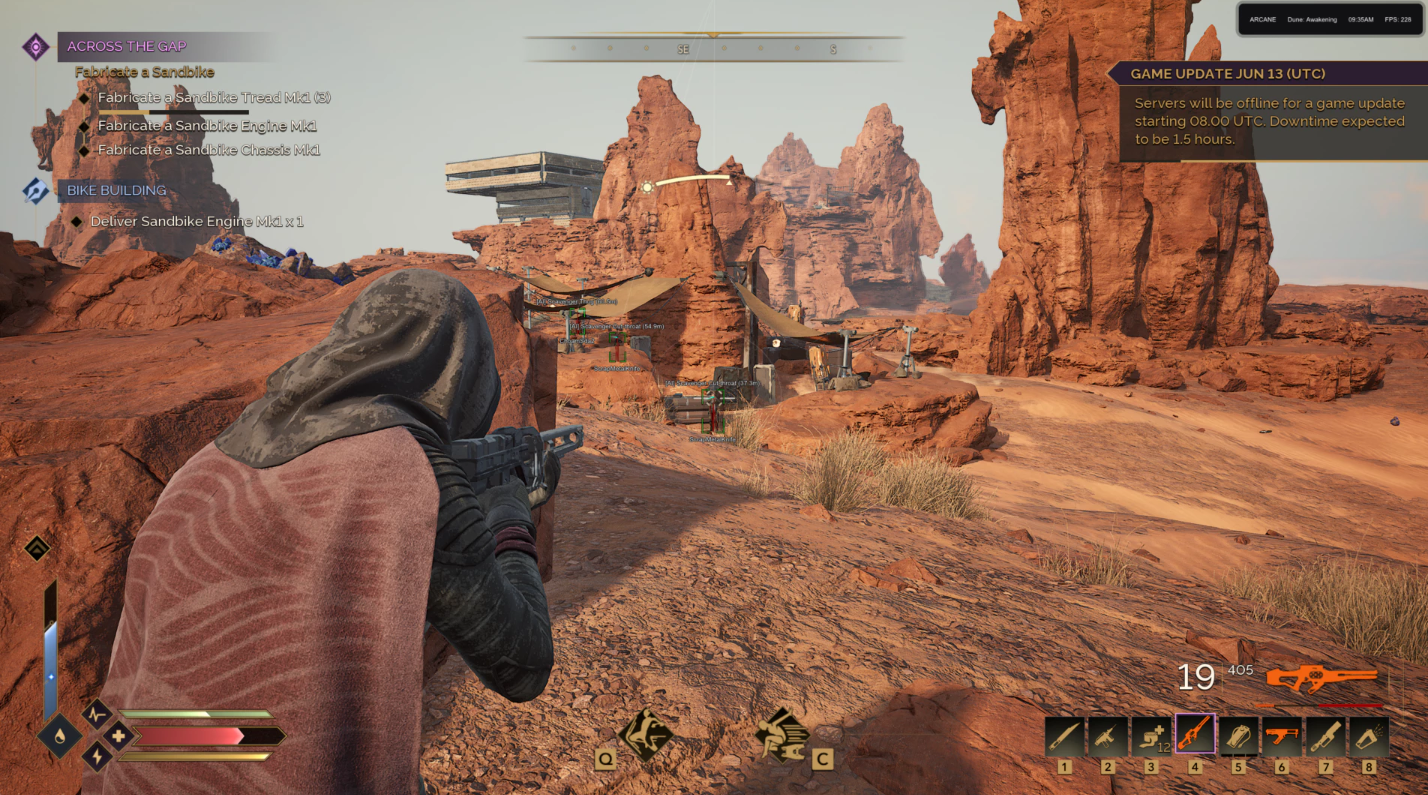Image resolution: width=1428 pixels, height=795 pixels.
Task: Open the Across the Gap quest tracker
Action: coord(127,46)
